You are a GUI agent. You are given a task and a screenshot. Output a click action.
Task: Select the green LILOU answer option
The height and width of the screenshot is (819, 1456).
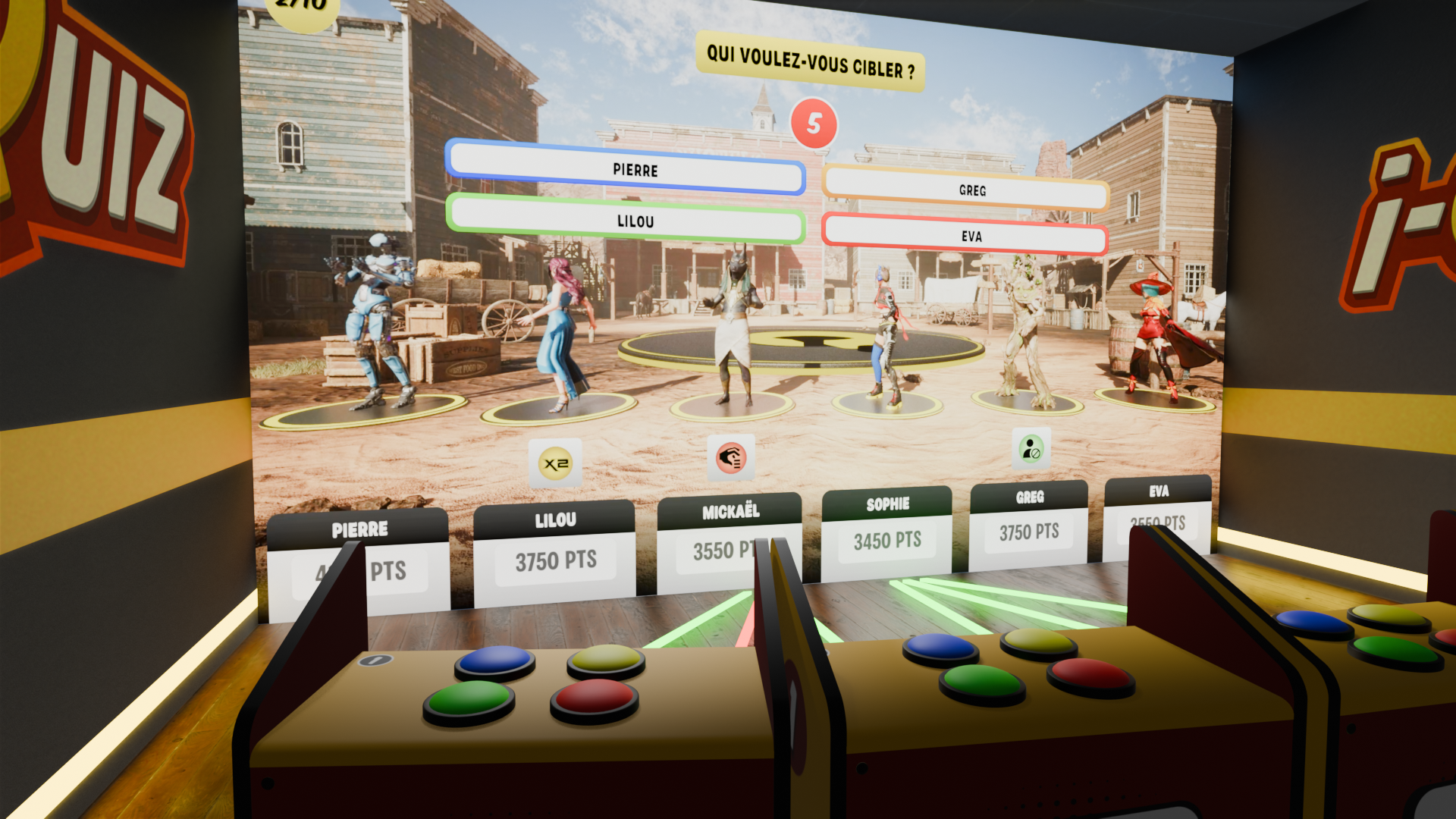coord(626,219)
